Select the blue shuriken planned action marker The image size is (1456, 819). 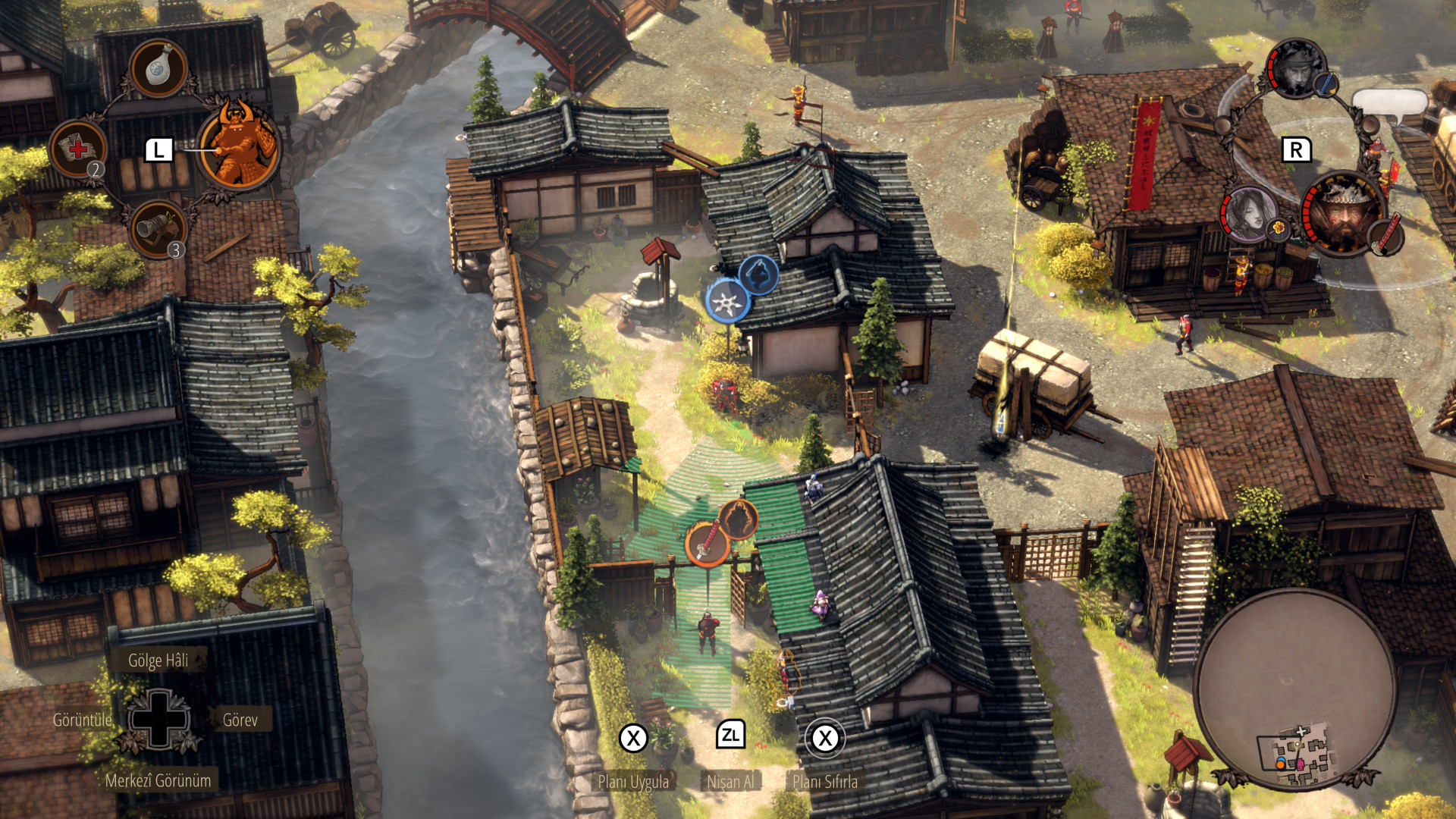[727, 302]
